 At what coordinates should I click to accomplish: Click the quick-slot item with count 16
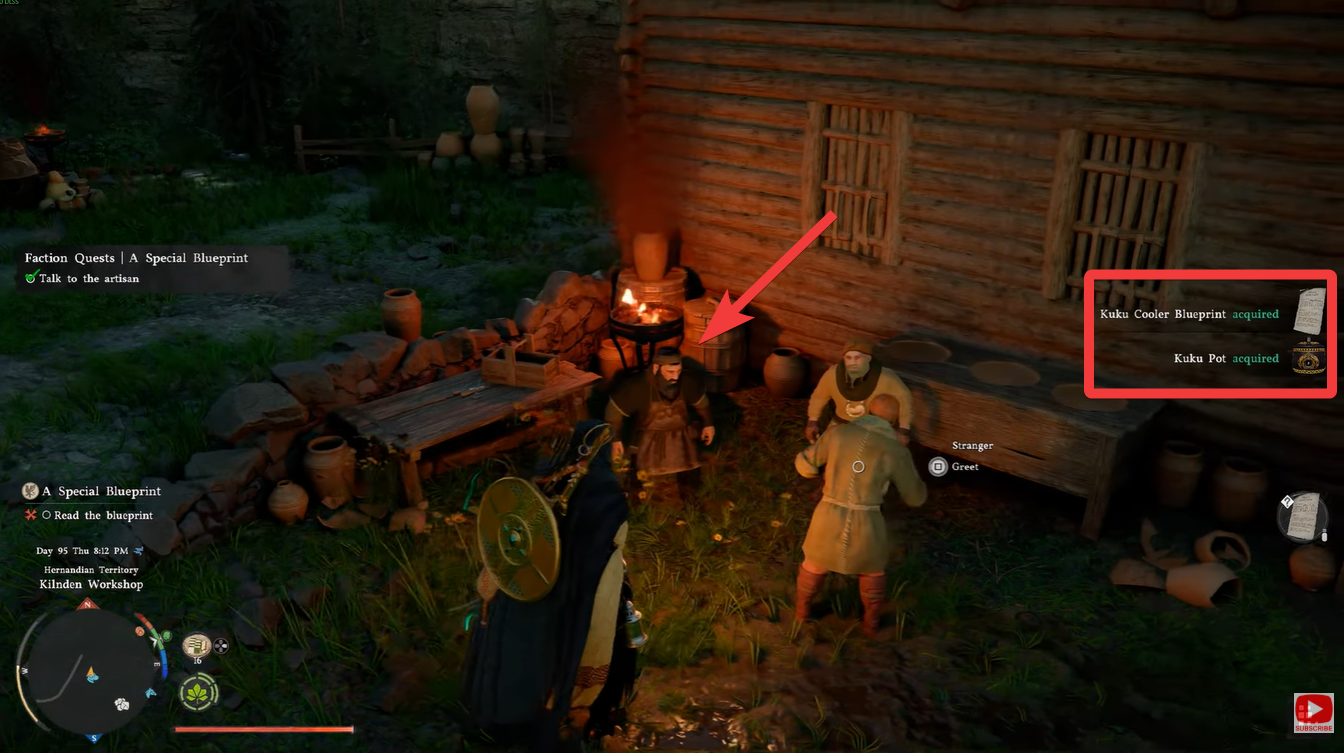click(x=197, y=646)
